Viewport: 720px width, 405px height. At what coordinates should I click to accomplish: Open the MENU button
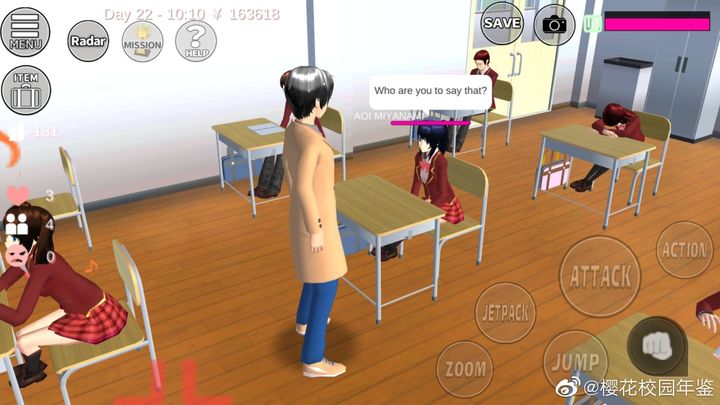point(25,32)
